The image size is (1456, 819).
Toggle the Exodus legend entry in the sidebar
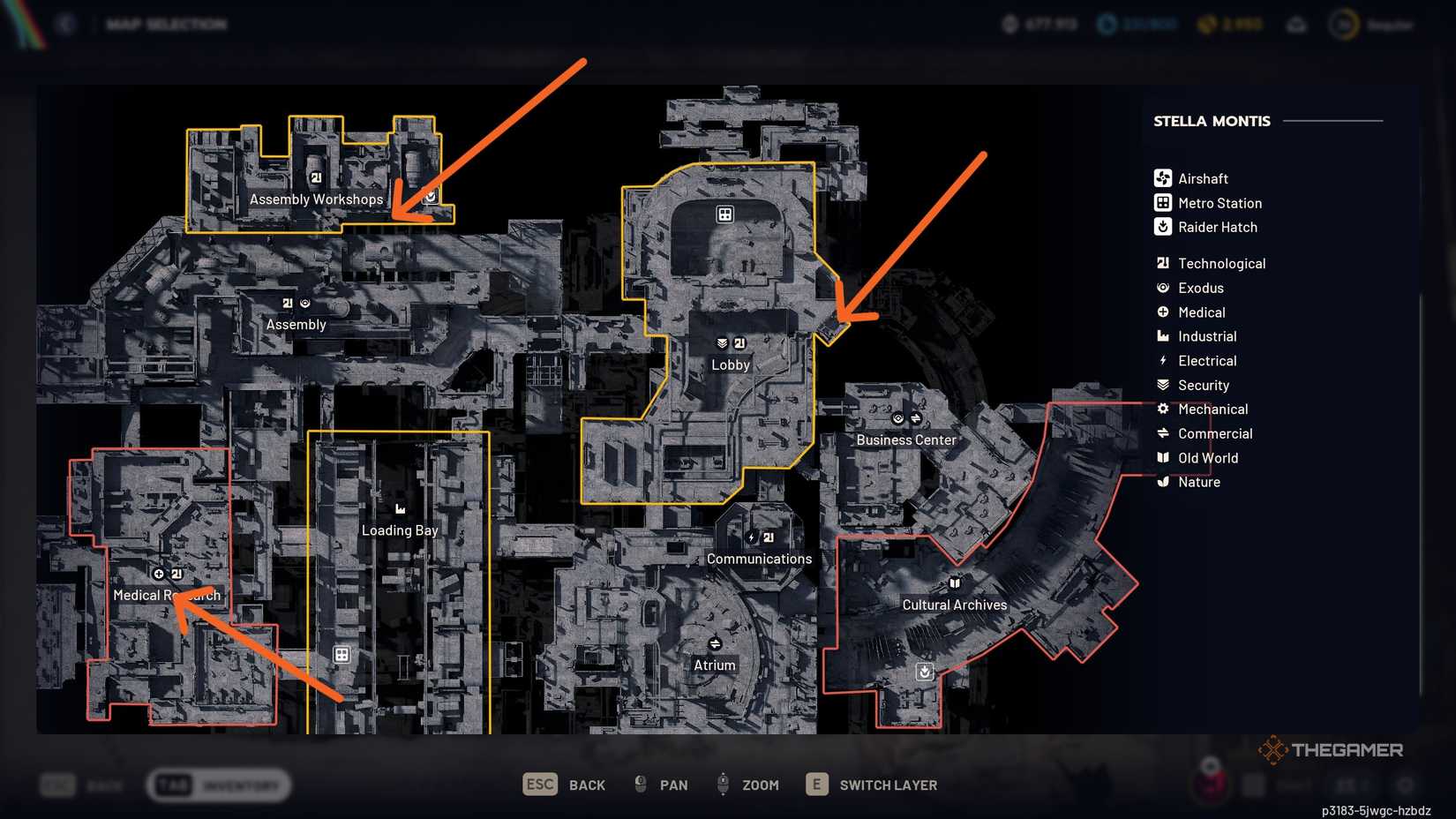[x=1201, y=288]
